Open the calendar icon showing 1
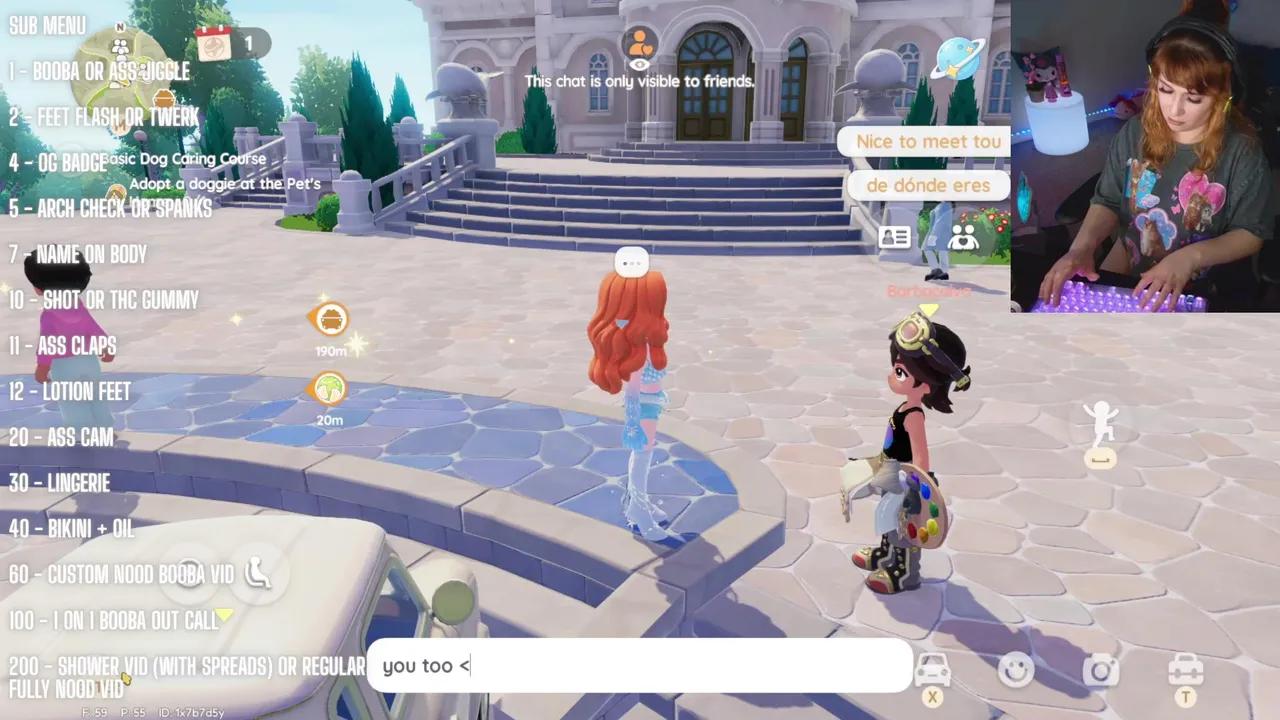The width and height of the screenshot is (1280, 720). (x=214, y=43)
